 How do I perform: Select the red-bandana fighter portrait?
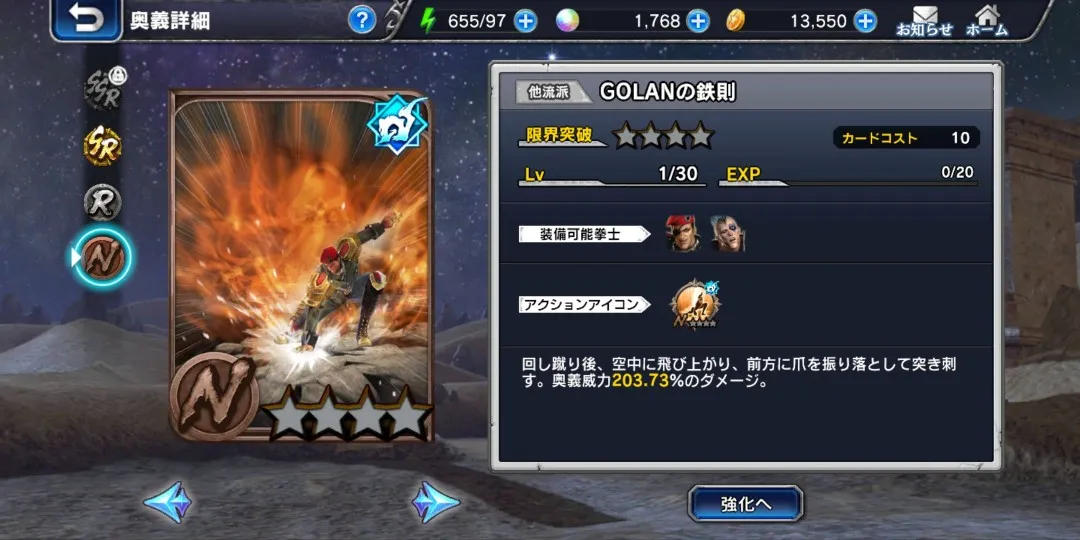[683, 234]
